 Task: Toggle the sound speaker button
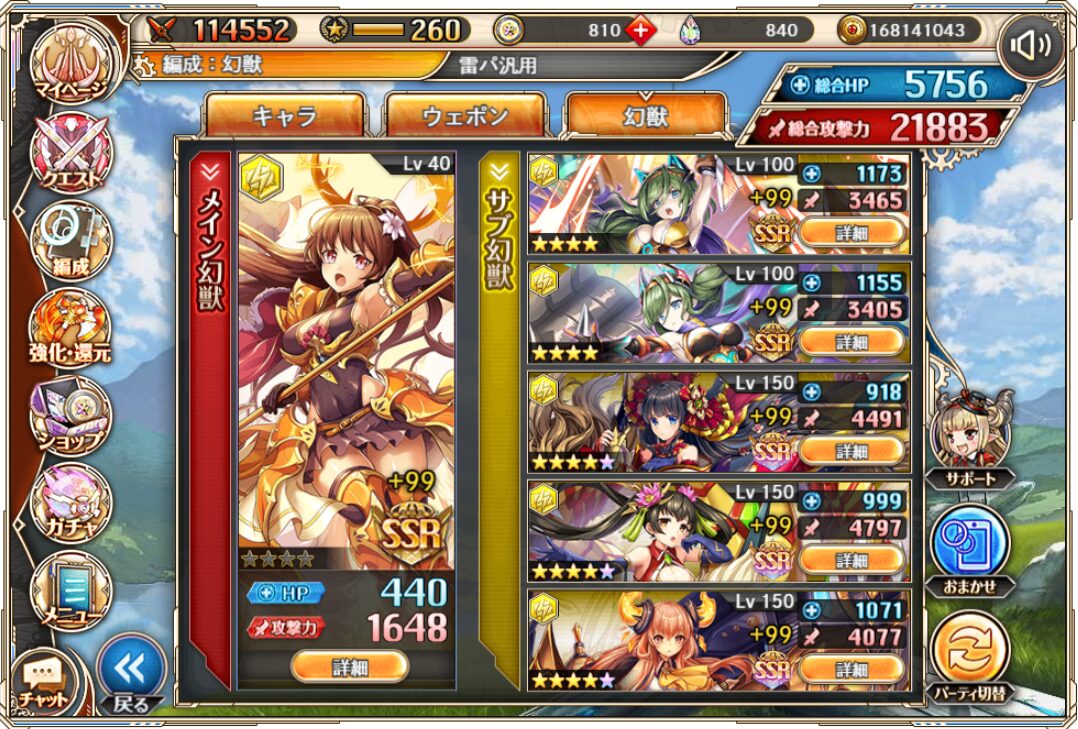coord(1030,45)
